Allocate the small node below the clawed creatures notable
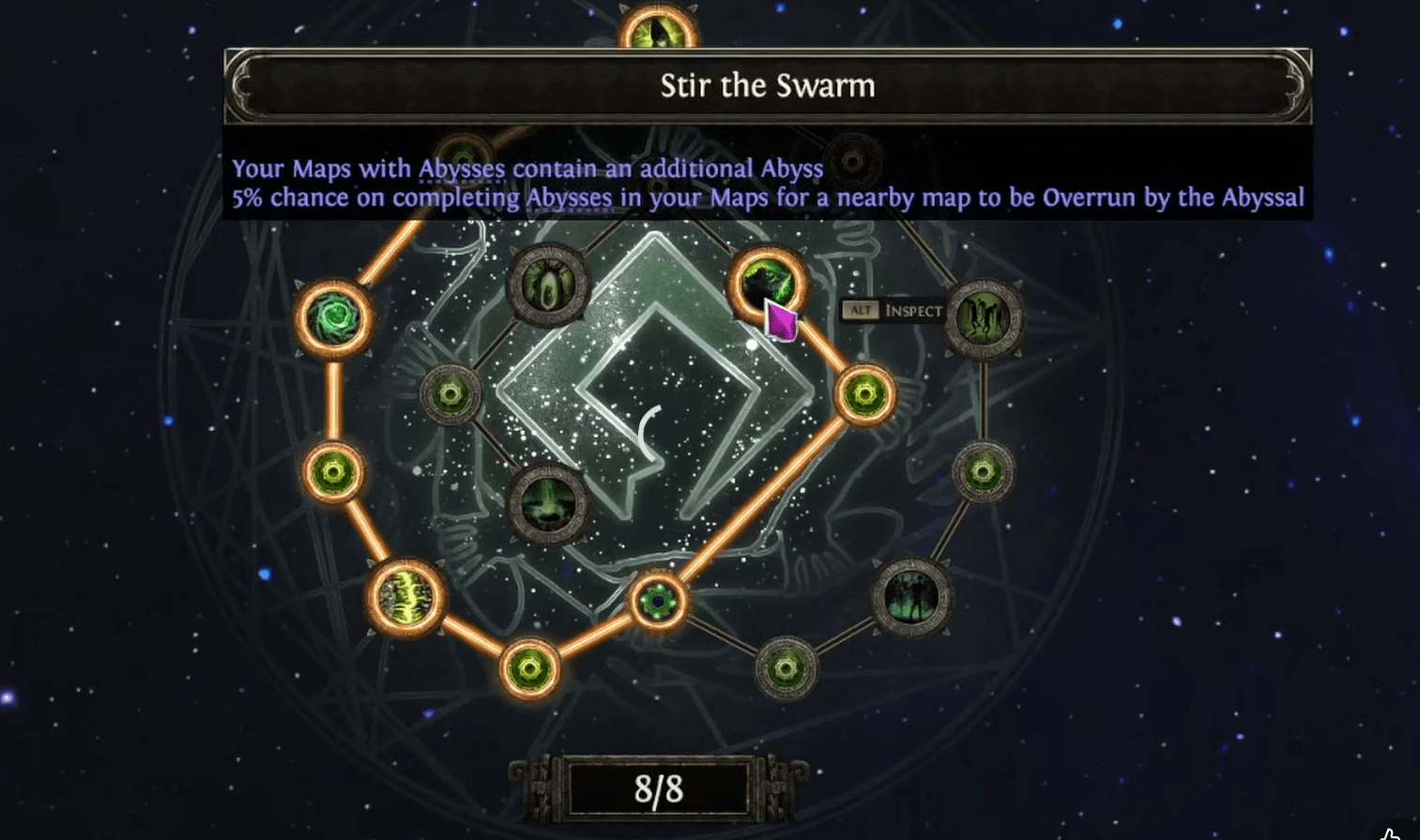The image size is (1420, 840). coord(983,471)
